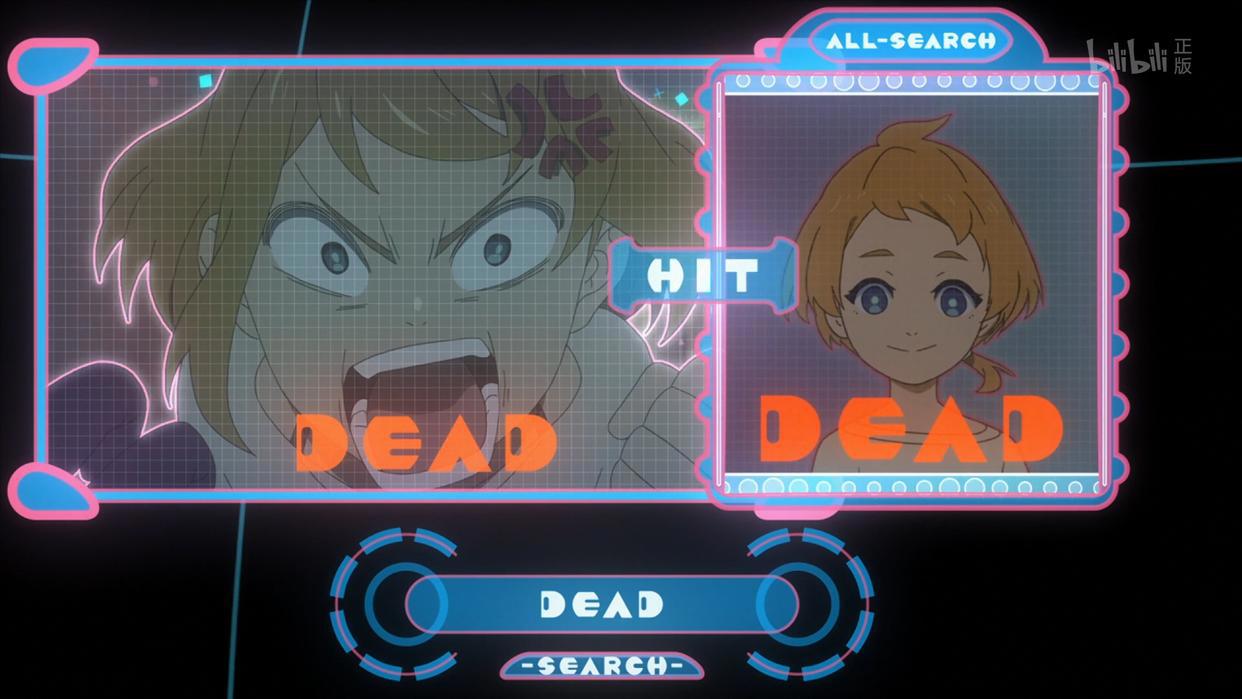
Task: Select the DEAD search term field
Action: [x=601, y=604]
